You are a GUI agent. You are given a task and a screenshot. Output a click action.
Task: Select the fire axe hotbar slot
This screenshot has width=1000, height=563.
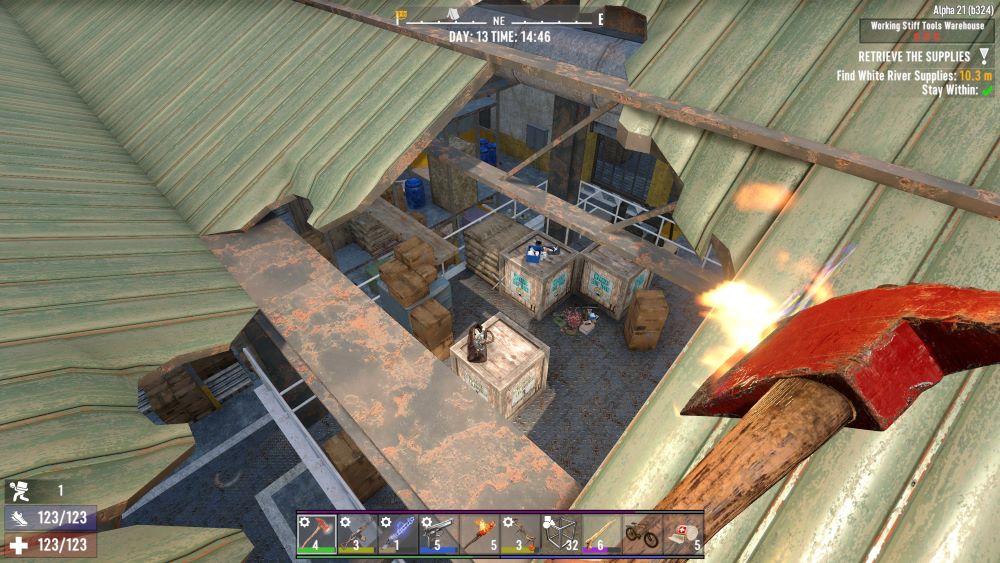click(317, 533)
